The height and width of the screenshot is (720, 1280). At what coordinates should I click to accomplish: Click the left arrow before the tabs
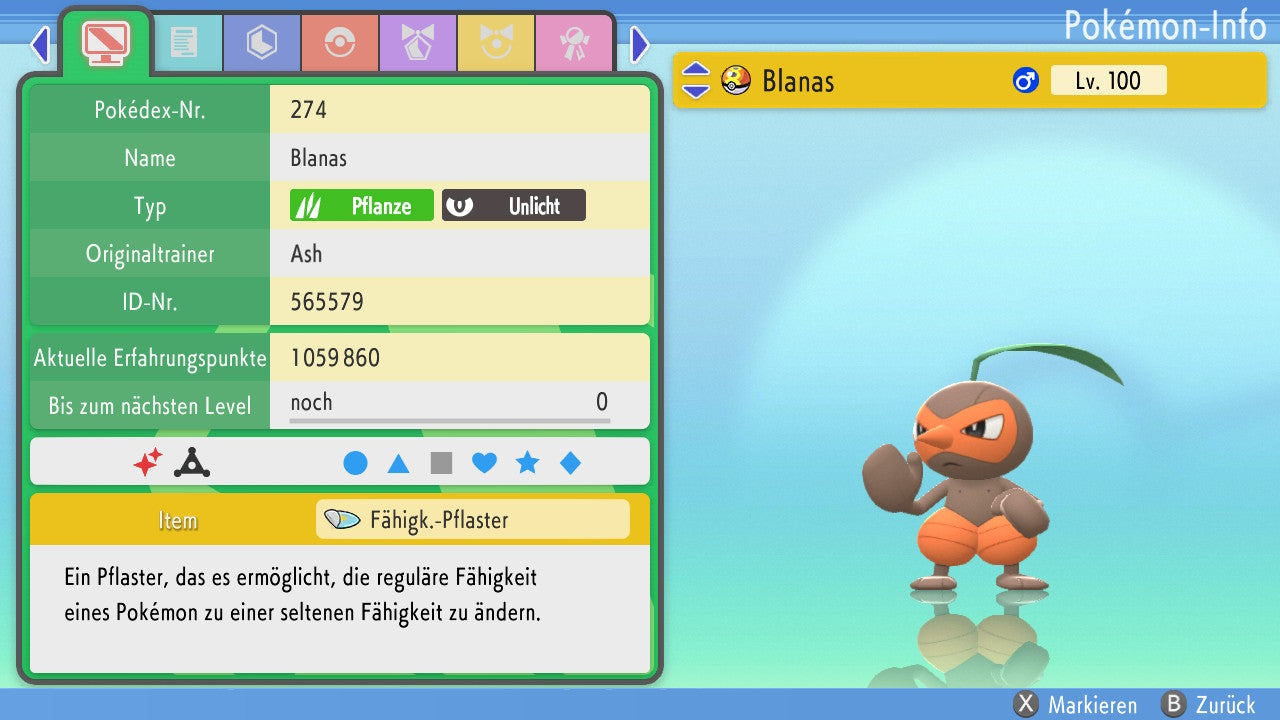40,44
